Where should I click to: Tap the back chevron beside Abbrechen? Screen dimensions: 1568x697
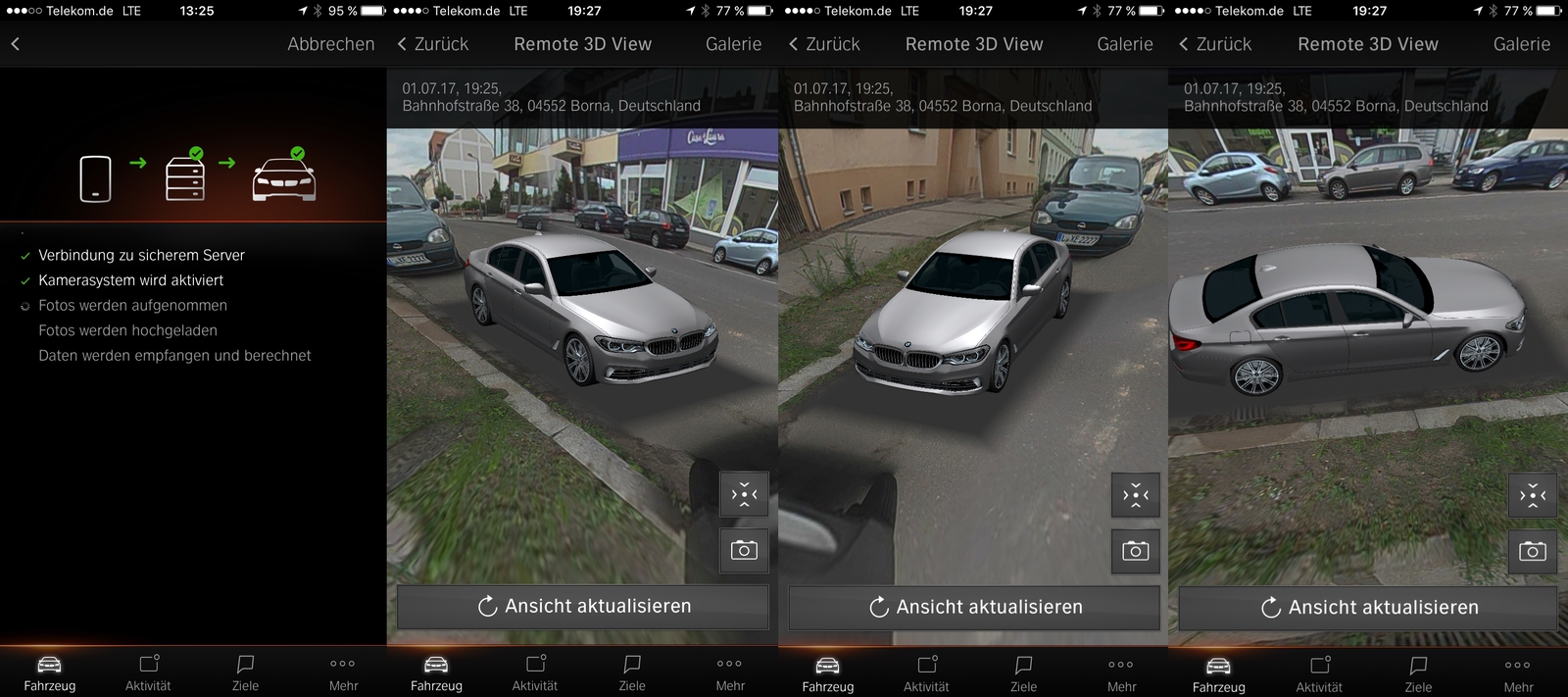[16, 44]
